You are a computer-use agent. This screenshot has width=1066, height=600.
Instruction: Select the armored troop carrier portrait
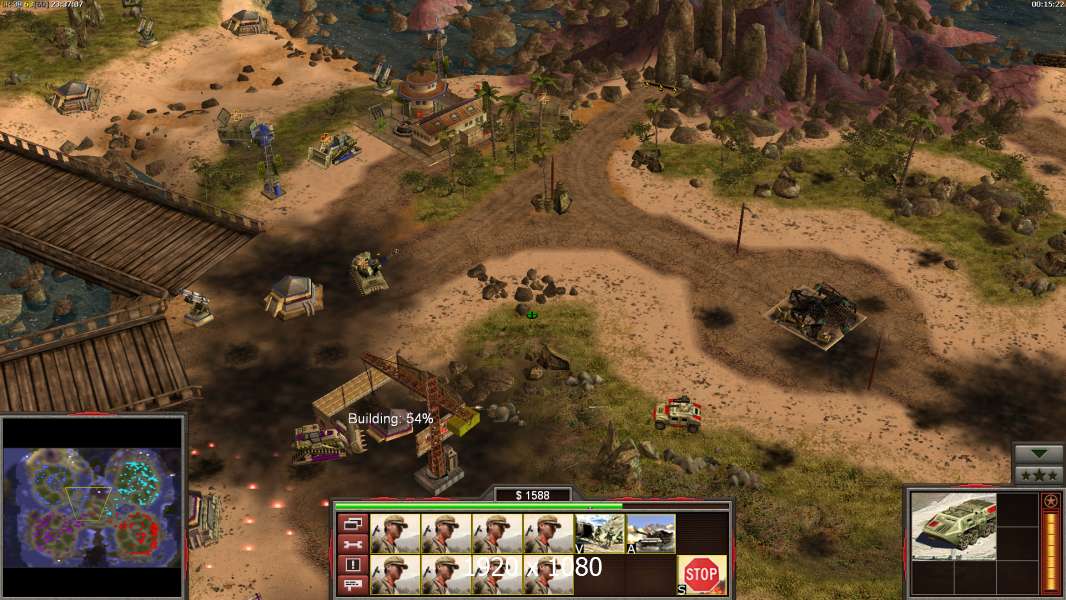tap(953, 525)
